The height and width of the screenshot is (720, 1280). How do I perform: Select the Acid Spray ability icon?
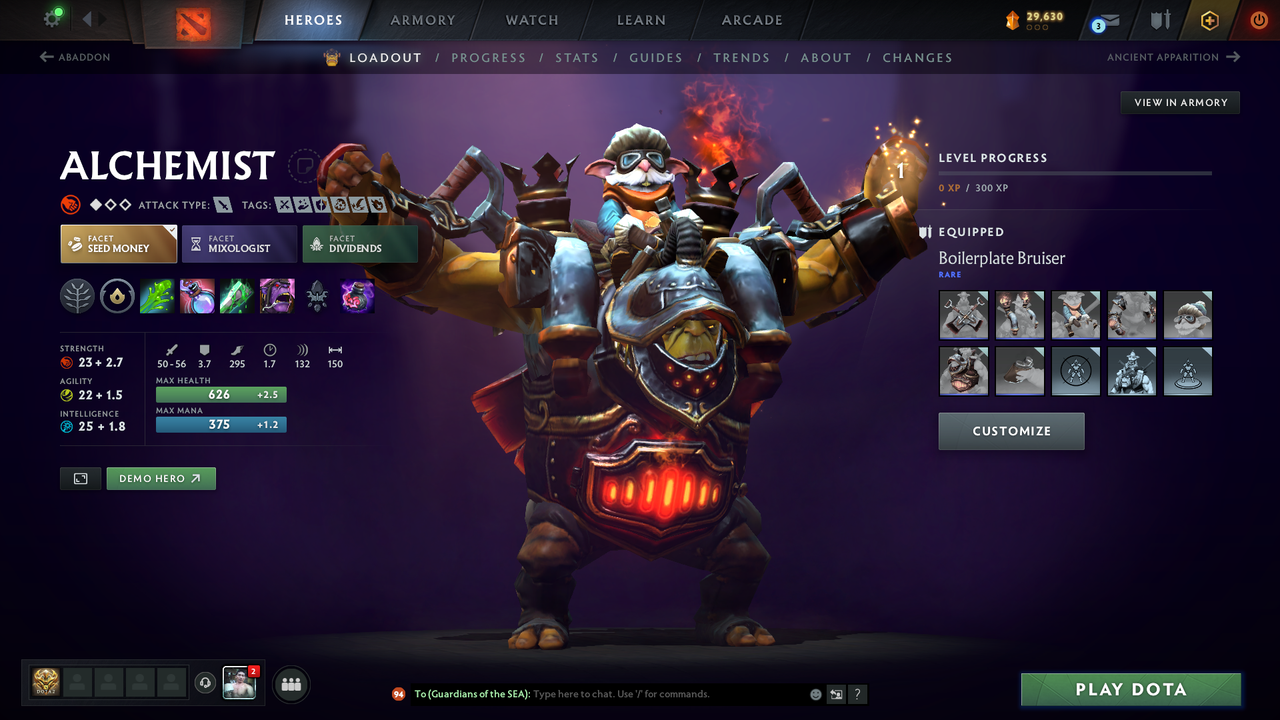157,295
